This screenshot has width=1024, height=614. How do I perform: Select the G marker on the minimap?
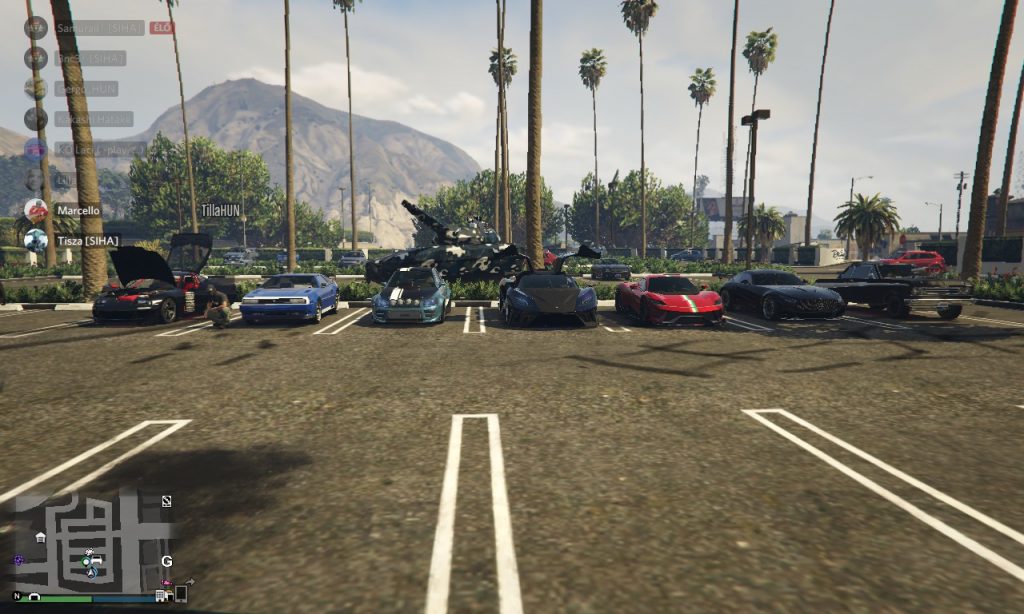coord(167,561)
